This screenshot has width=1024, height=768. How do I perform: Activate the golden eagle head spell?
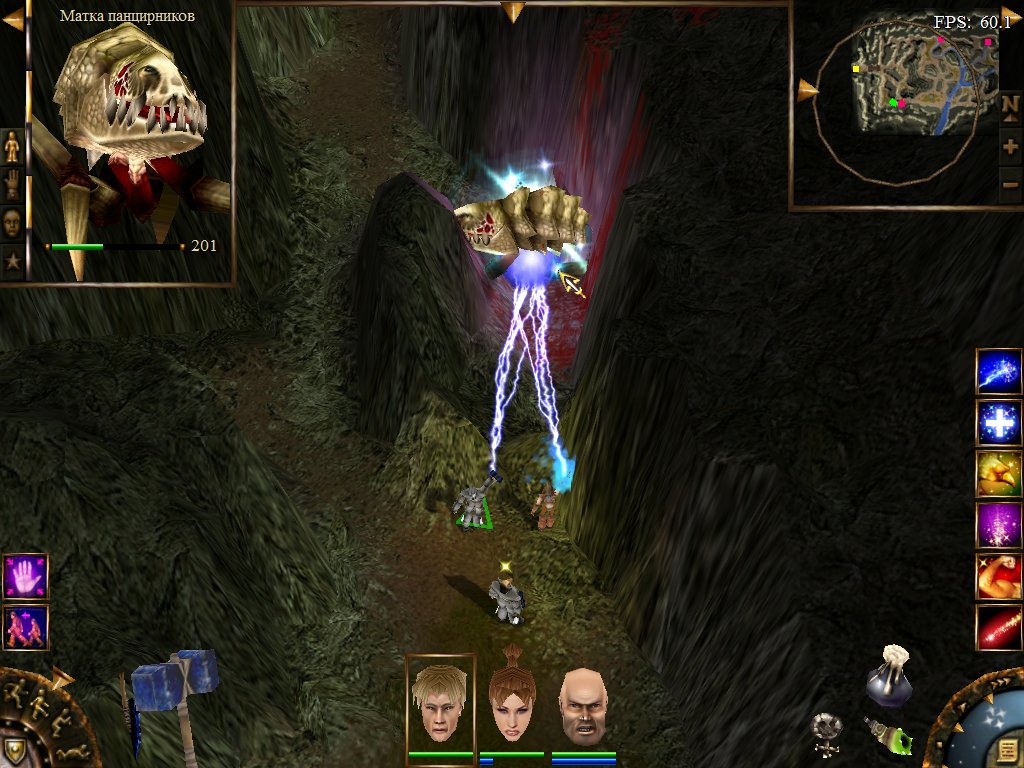(x=999, y=474)
